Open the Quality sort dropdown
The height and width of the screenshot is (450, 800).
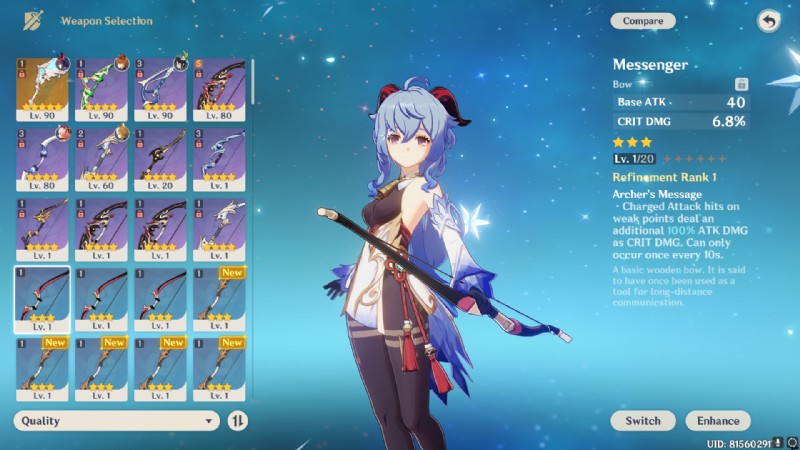pyautogui.click(x=116, y=421)
